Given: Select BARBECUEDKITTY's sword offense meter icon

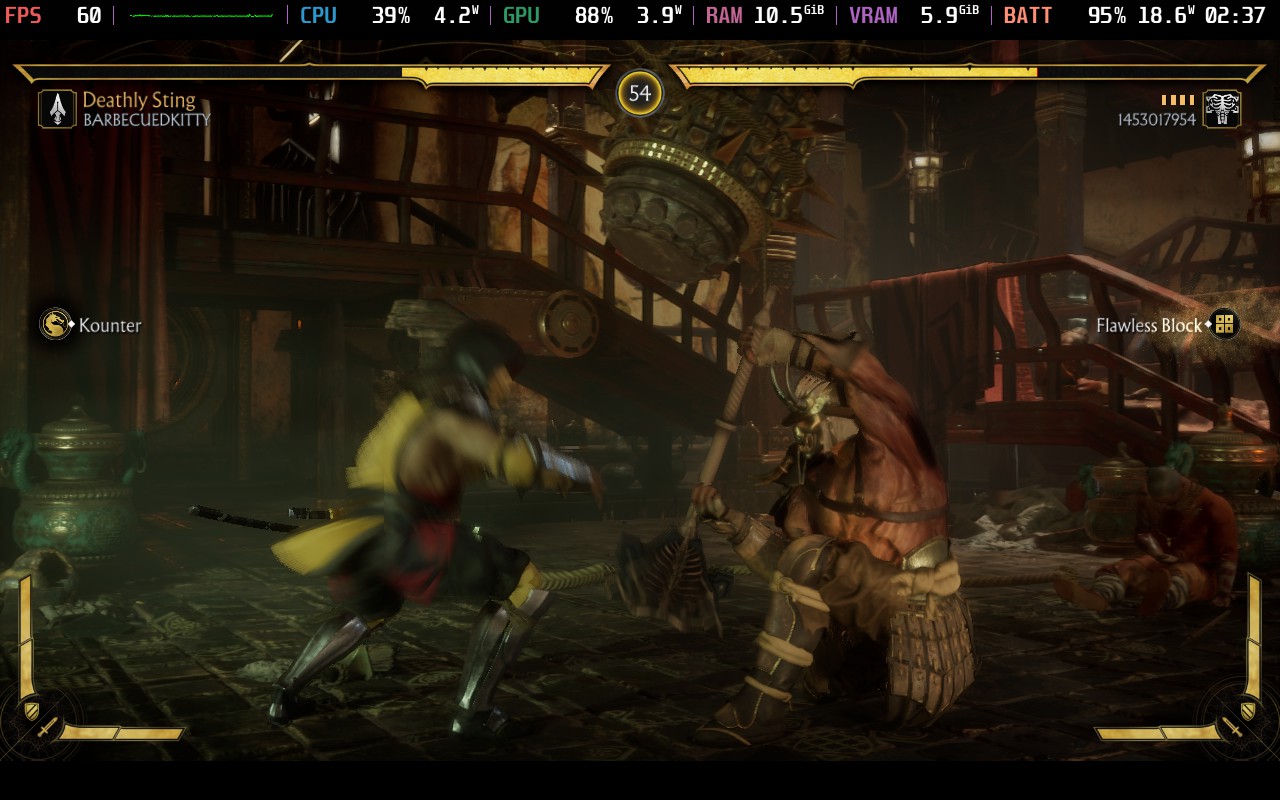Looking at the screenshot, I should coord(46,729).
